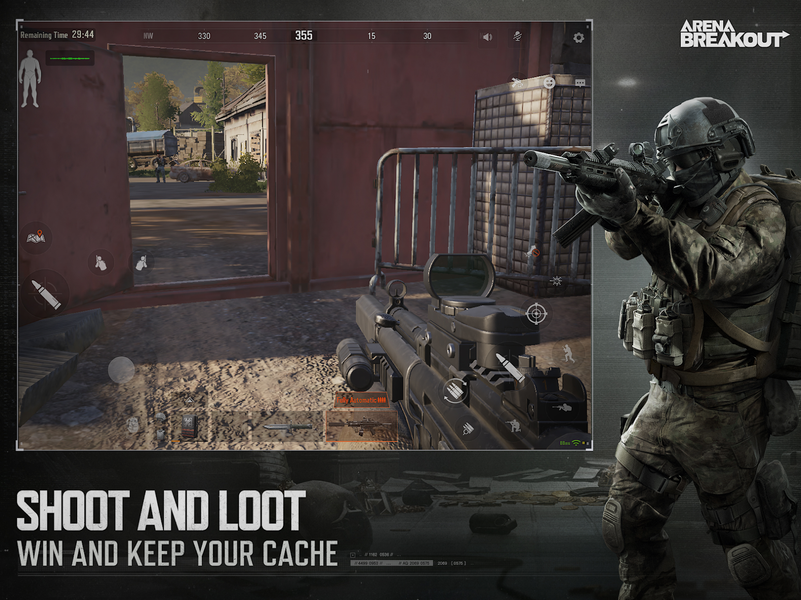Tap the virtual movement joystick
The width and height of the screenshot is (801, 600).
[121, 369]
